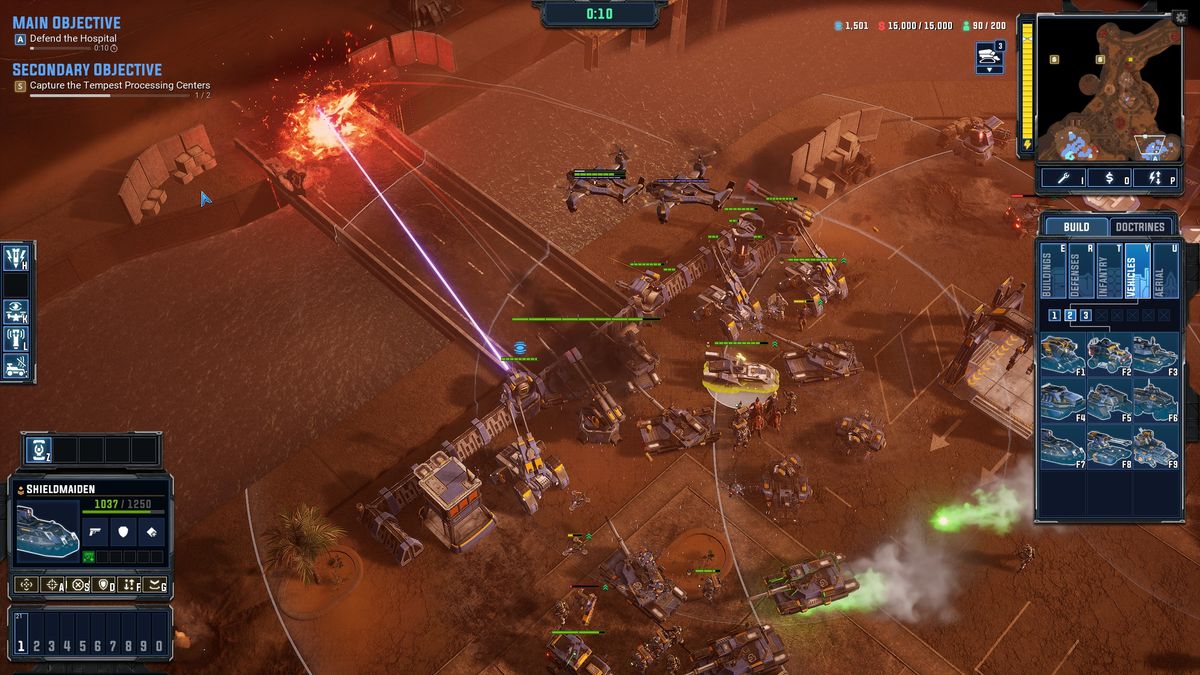1200x675 pixels.
Task: Select production structure number 3
Action: (x=1085, y=315)
